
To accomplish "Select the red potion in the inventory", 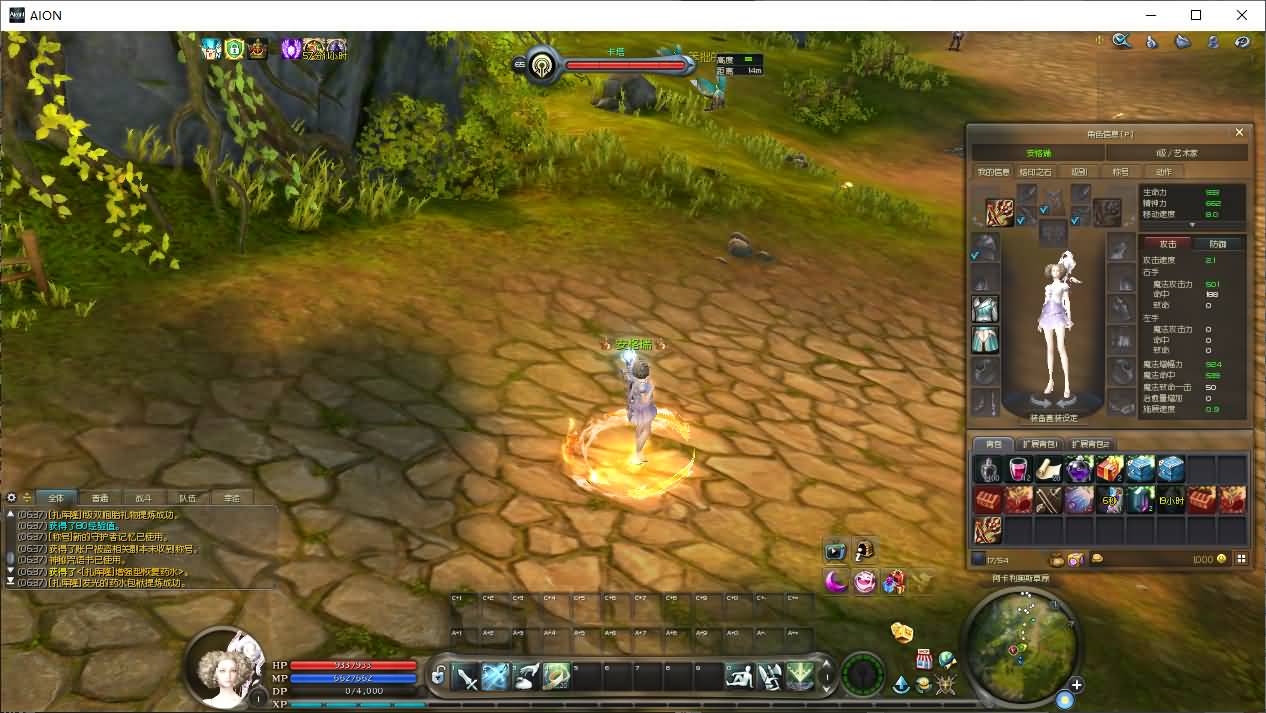I will [1018, 468].
